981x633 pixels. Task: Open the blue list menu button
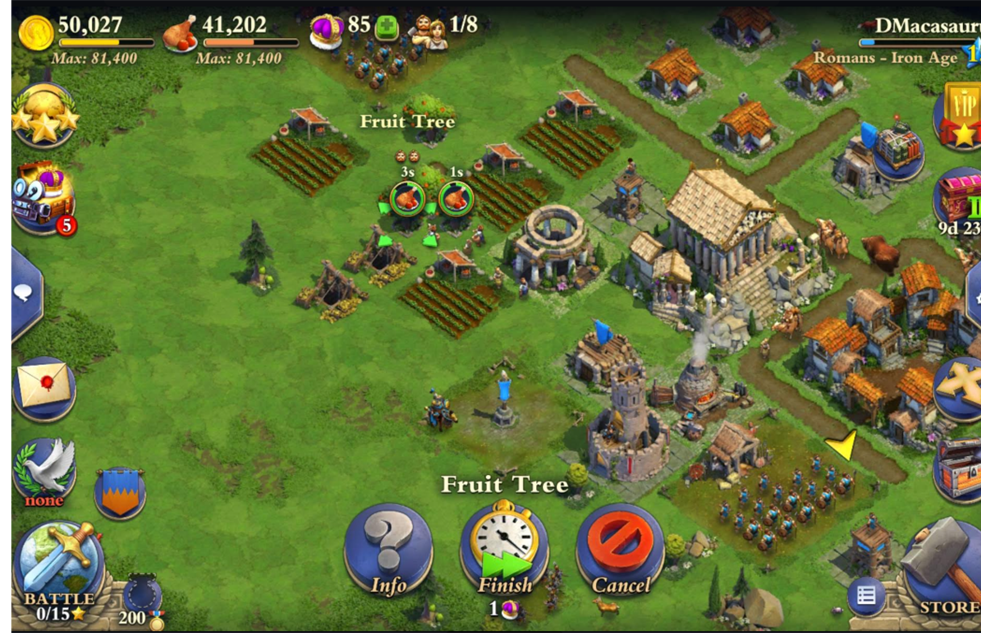pos(866,597)
